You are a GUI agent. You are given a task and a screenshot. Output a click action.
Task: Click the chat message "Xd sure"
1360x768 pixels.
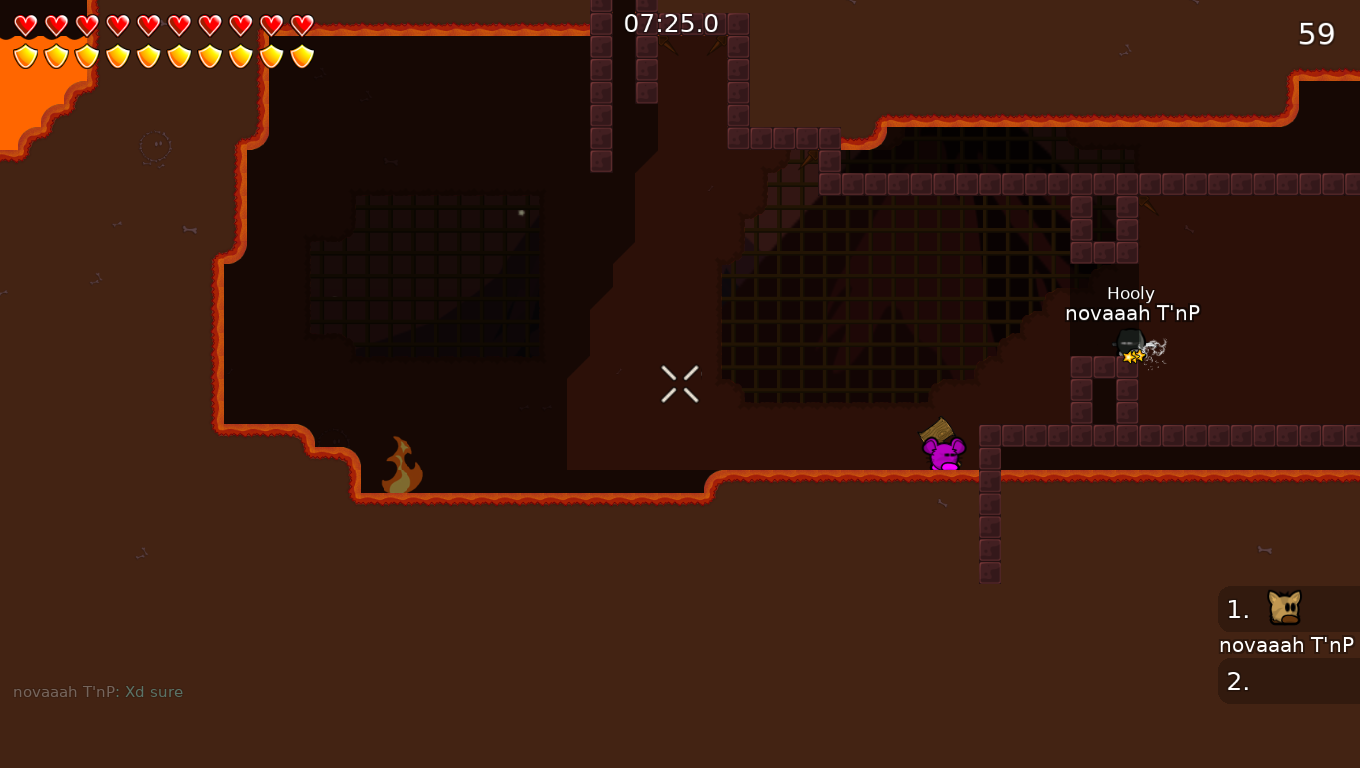point(153,691)
